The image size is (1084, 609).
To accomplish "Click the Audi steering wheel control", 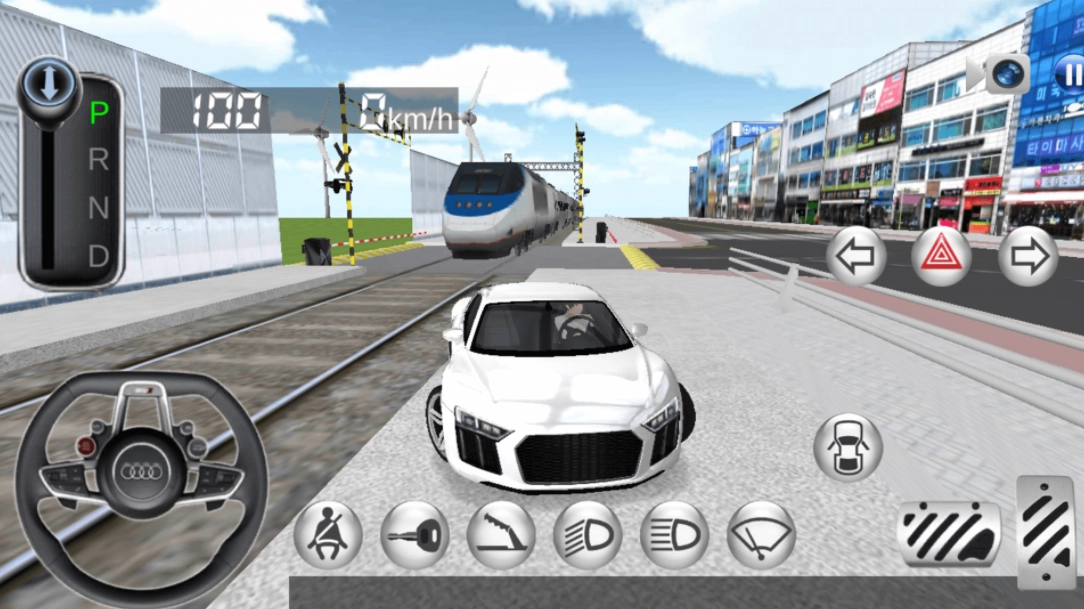I will tap(141, 472).
